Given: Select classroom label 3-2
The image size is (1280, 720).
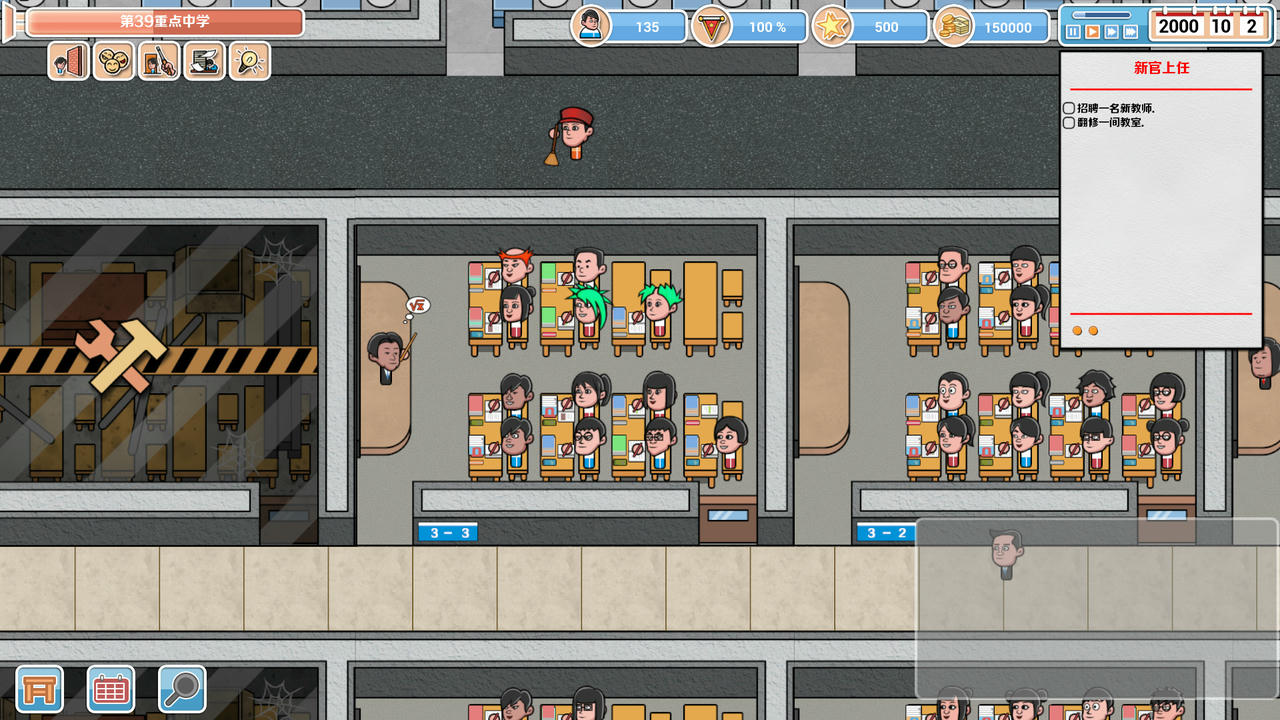Looking at the screenshot, I should pos(884,532).
